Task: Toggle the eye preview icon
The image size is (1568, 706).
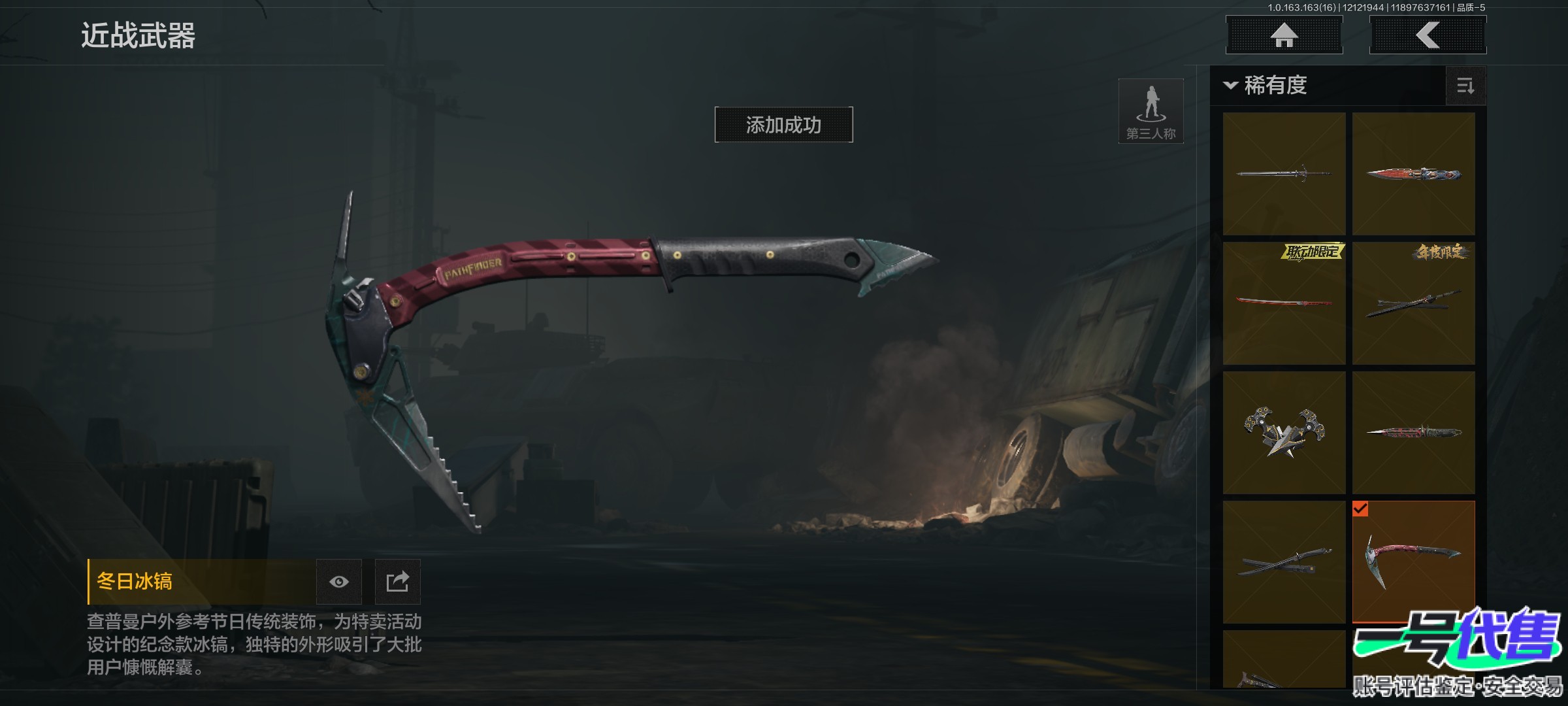Action: [338, 582]
